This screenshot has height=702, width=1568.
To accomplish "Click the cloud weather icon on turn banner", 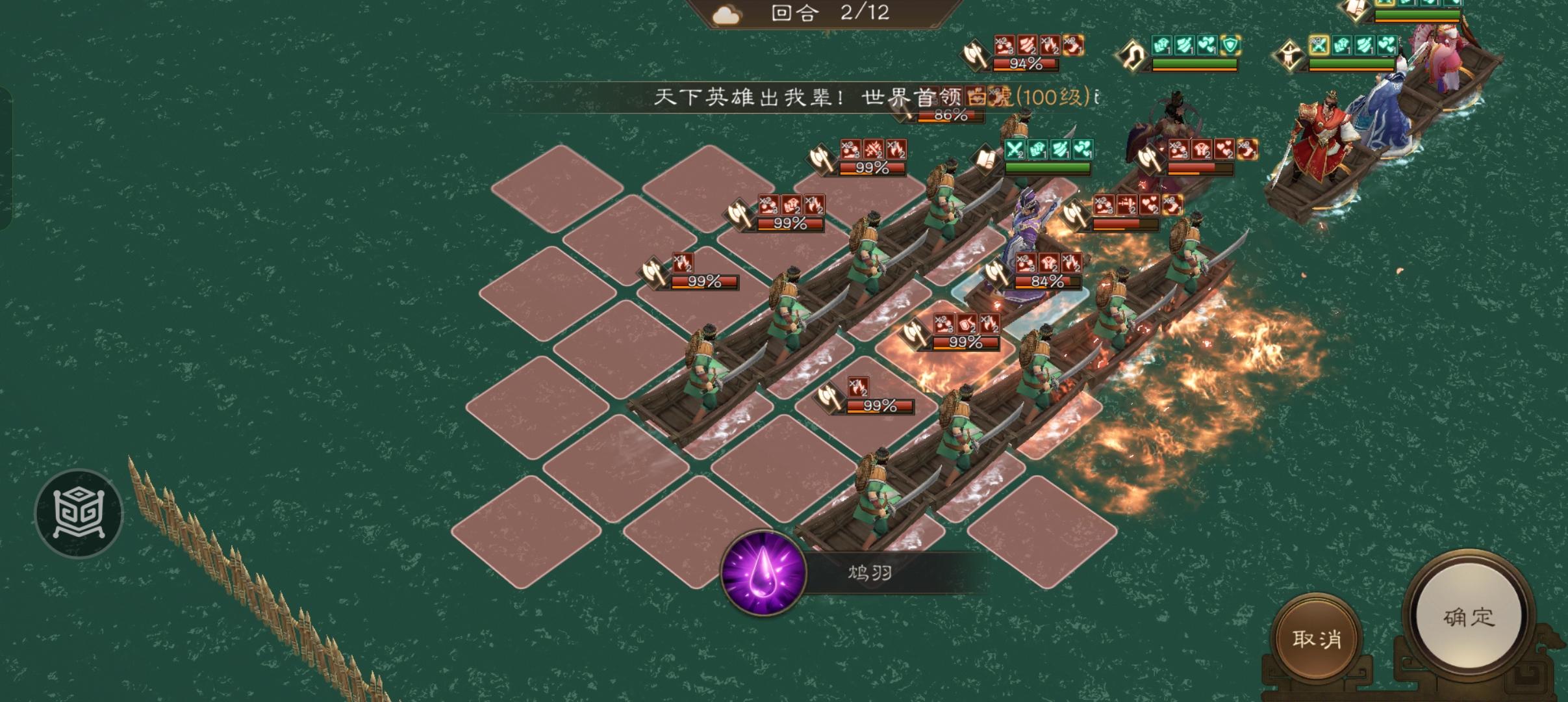I will click(727, 14).
